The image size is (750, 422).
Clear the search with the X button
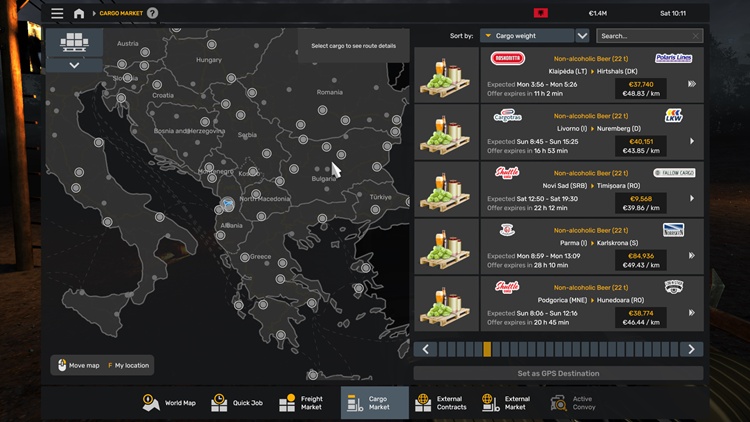[696, 36]
